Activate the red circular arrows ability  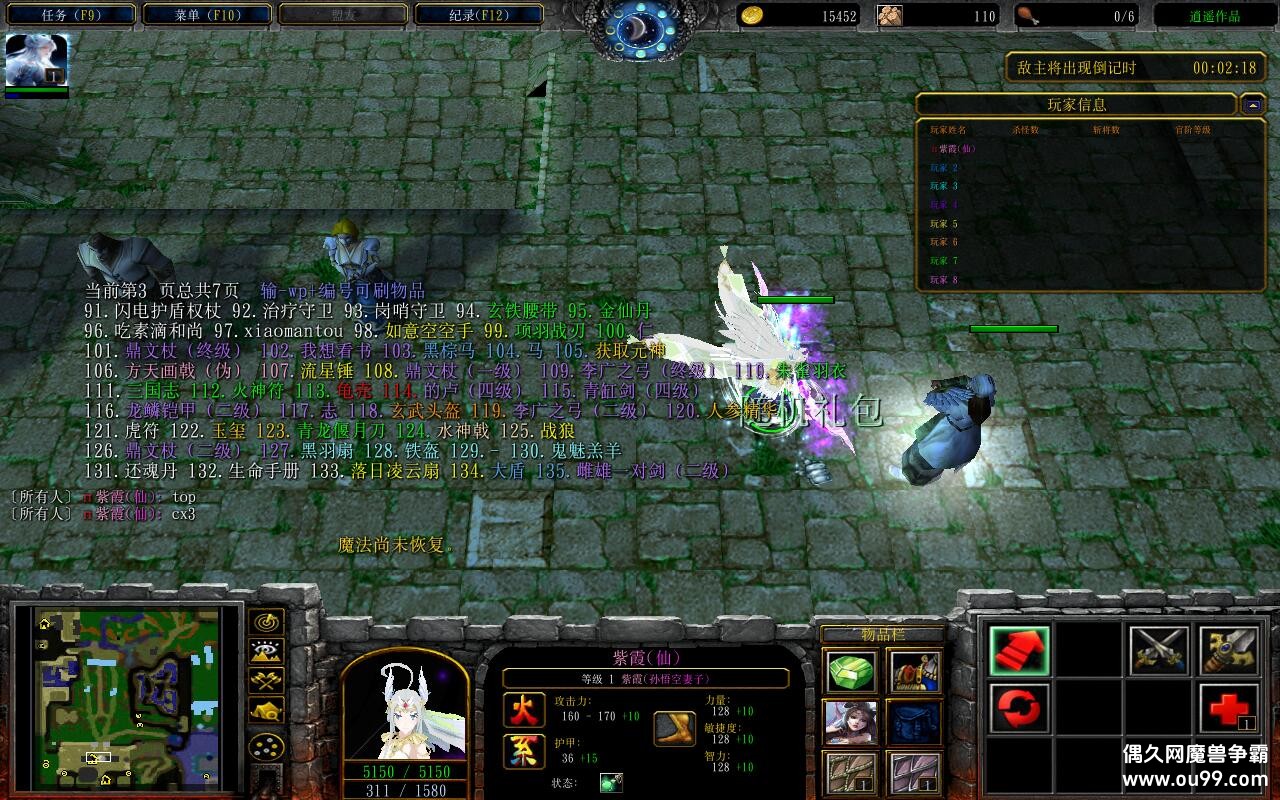tap(1019, 708)
